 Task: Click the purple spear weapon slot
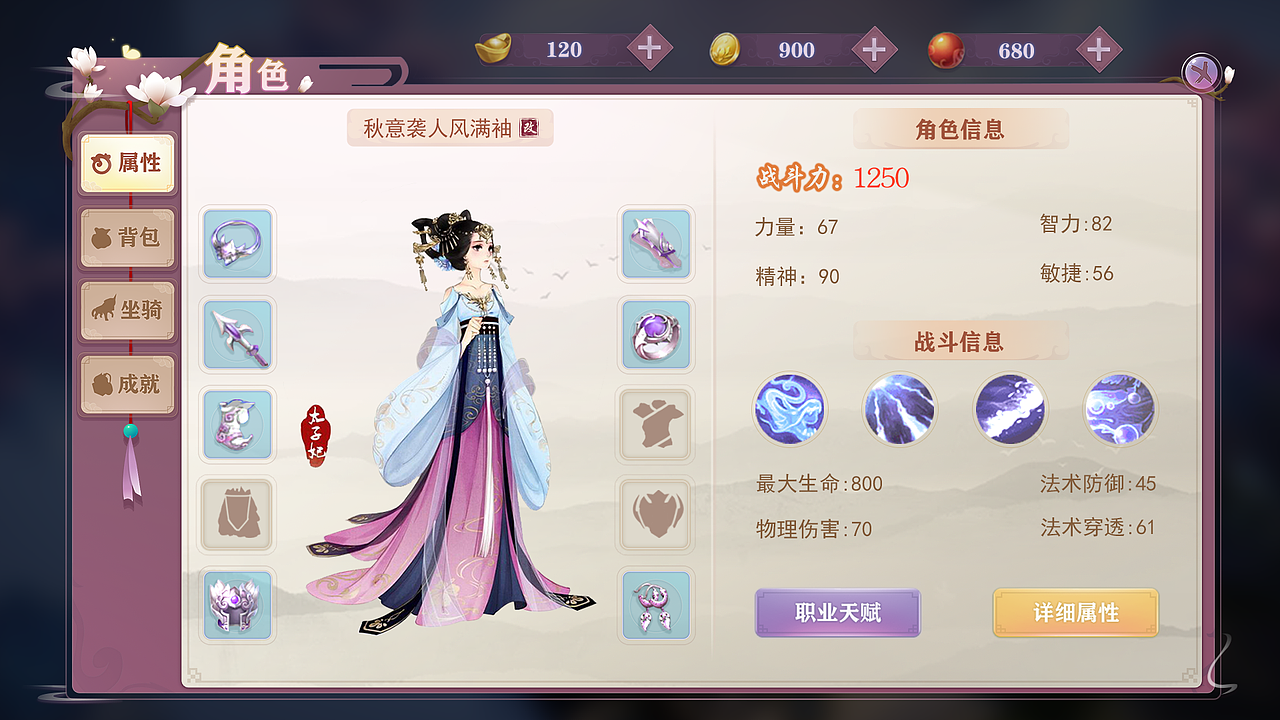pos(237,335)
